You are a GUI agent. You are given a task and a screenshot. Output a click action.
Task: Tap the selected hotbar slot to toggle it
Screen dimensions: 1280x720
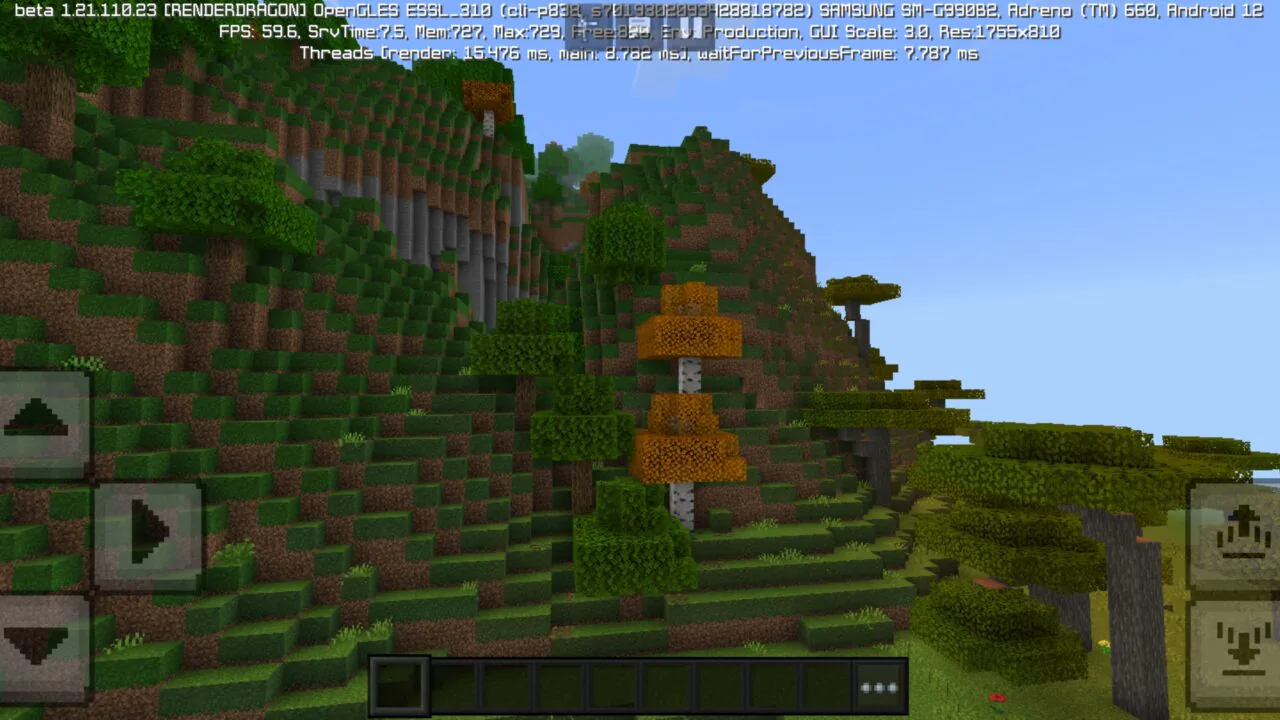[400, 684]
